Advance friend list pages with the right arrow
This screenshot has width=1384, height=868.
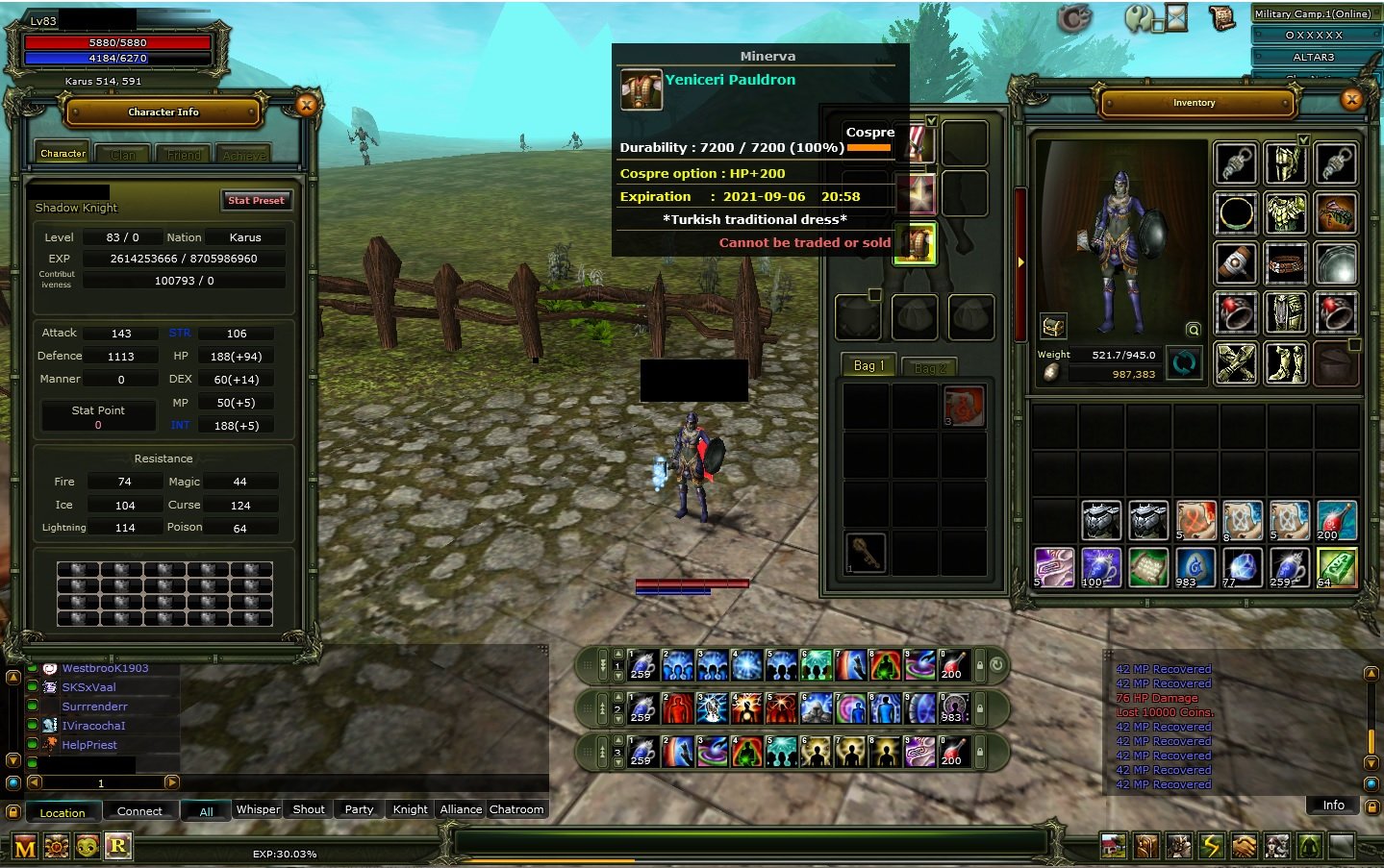(x=173, y=782)
